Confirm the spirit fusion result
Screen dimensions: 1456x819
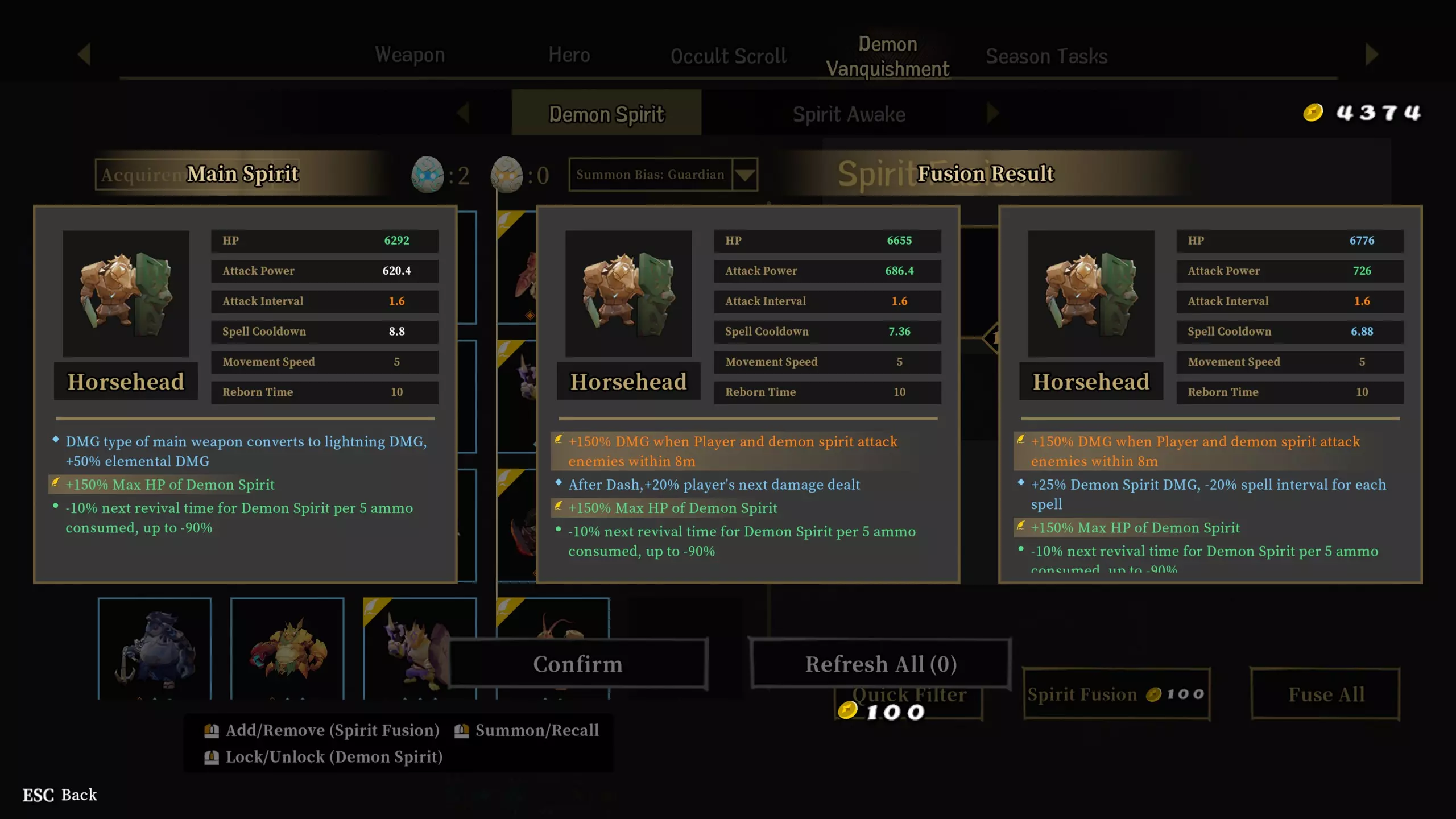coord(578,664)
